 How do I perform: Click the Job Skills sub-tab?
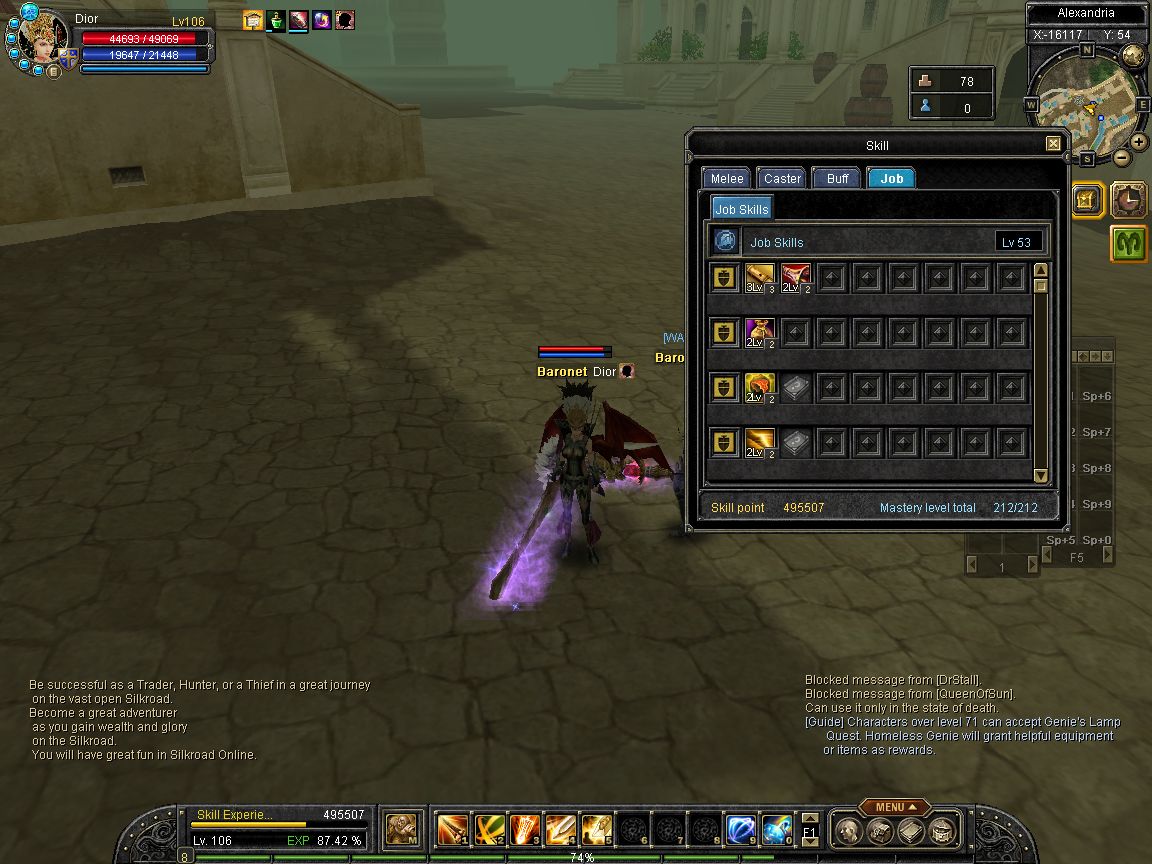[x=741, y=209]
